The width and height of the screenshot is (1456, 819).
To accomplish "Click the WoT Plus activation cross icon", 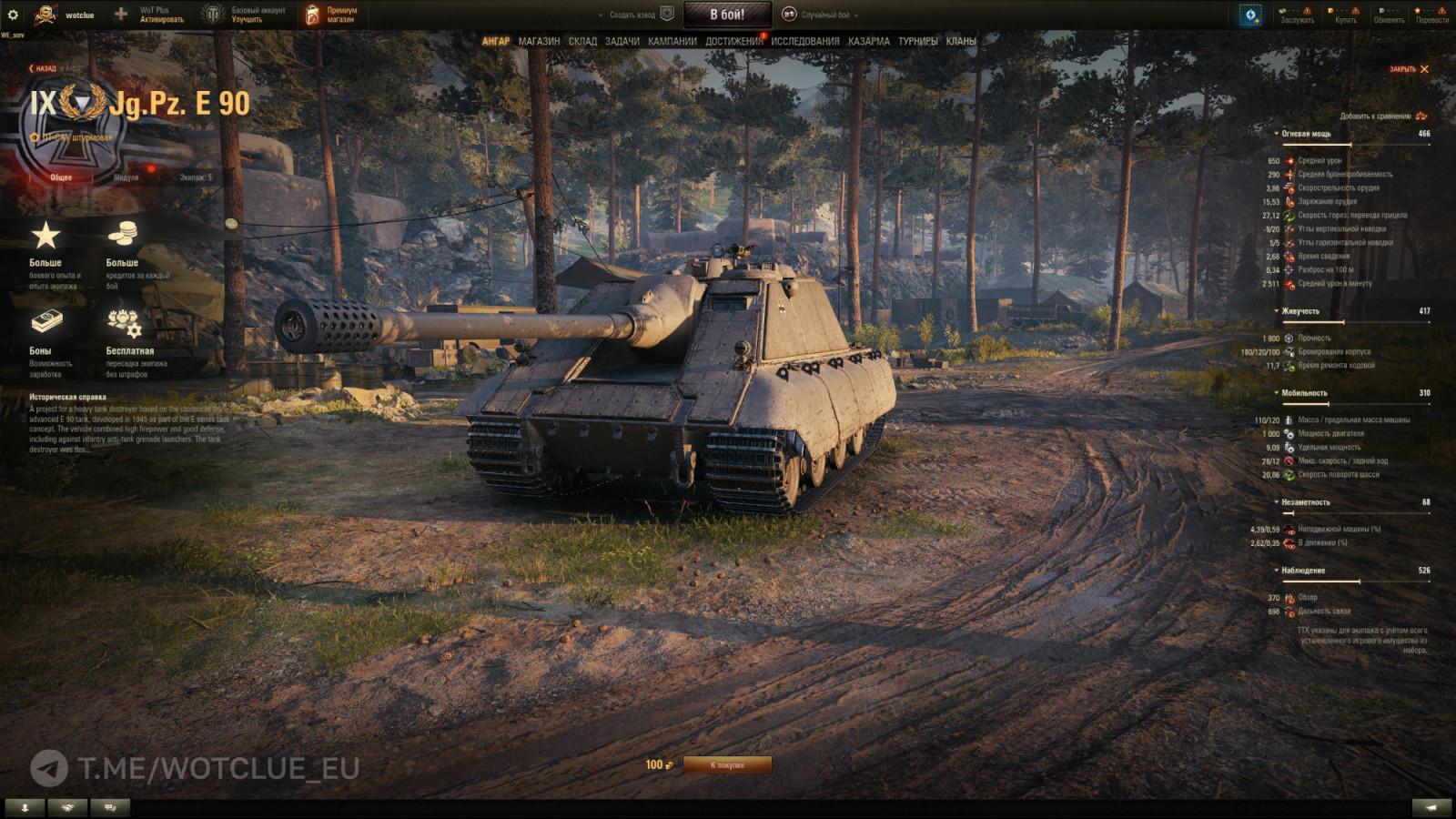I will tap(120, 14).
